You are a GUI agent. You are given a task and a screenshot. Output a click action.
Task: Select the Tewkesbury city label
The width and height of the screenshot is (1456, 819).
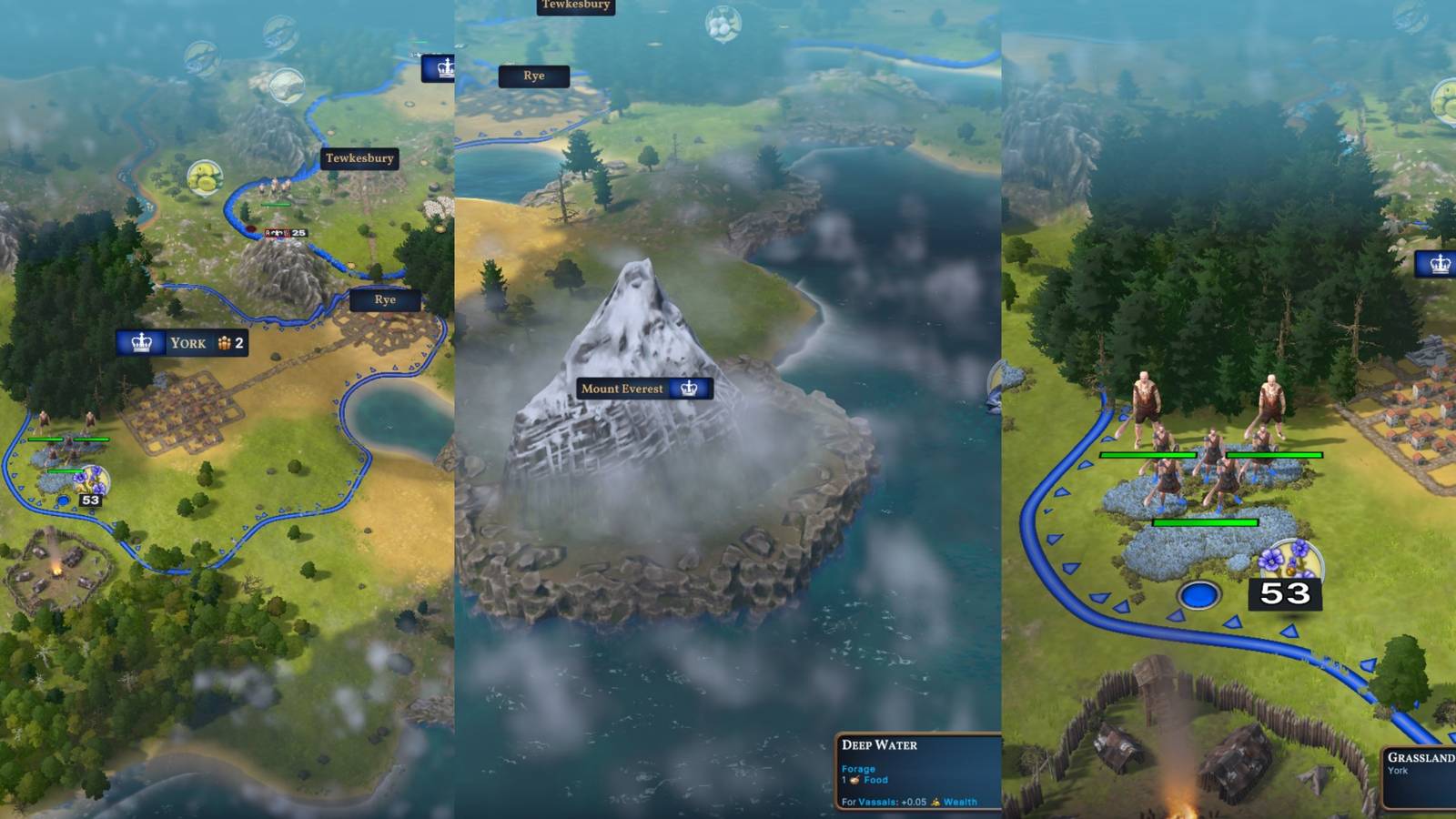point(359,158)
